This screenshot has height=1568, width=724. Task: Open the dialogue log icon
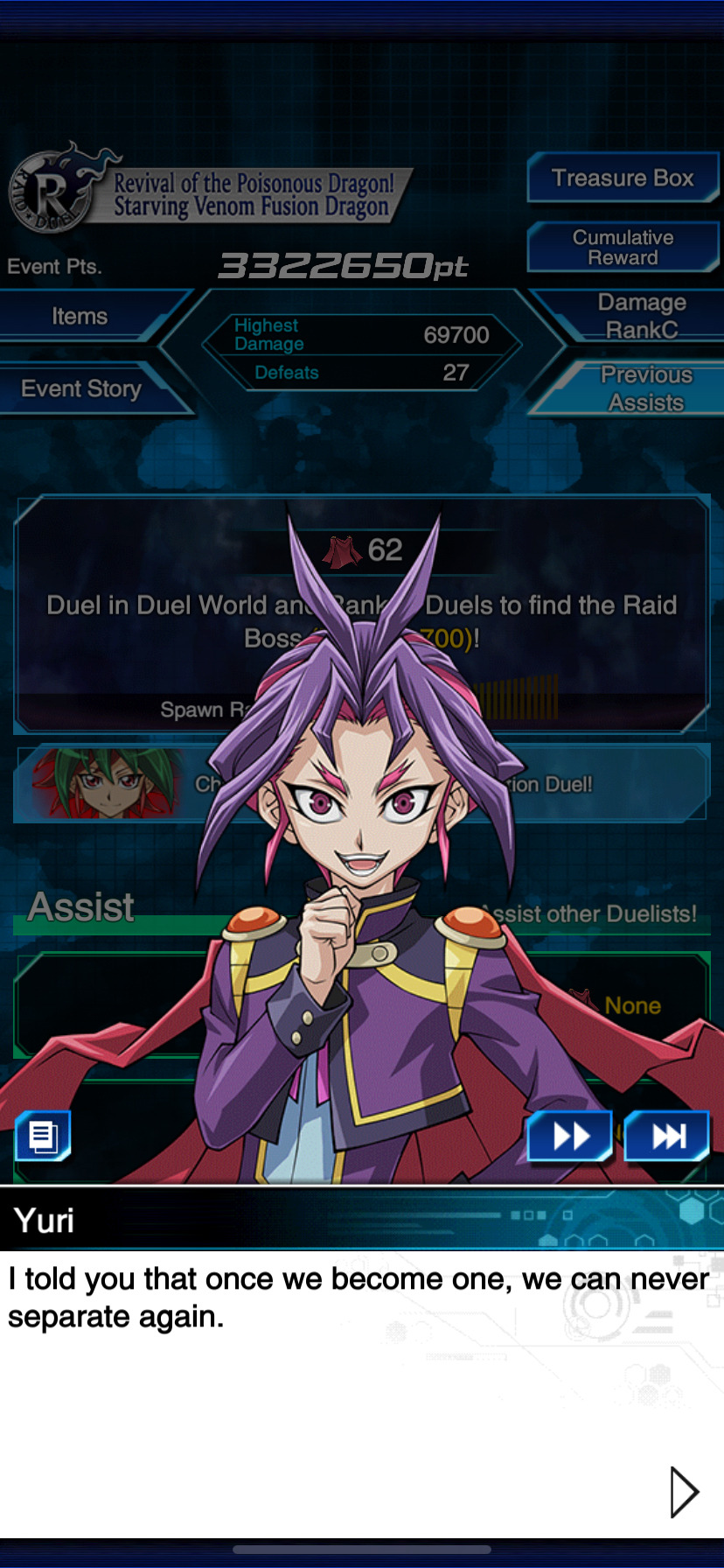tap(43, 1137)
